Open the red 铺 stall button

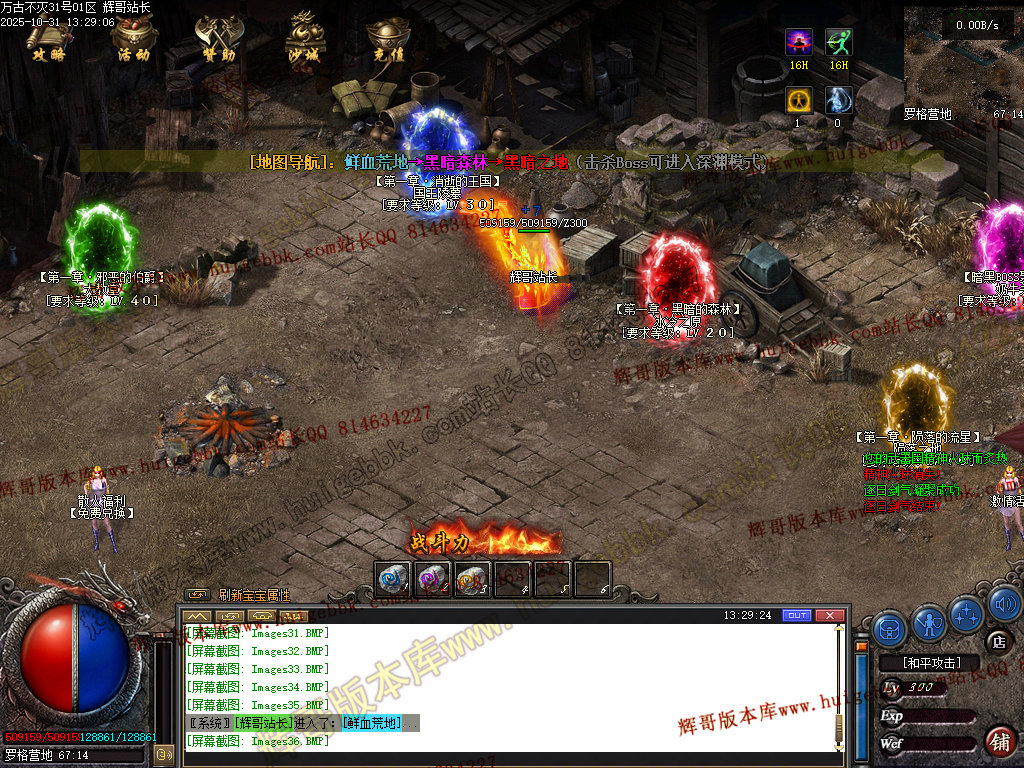[x=999, y=741]
